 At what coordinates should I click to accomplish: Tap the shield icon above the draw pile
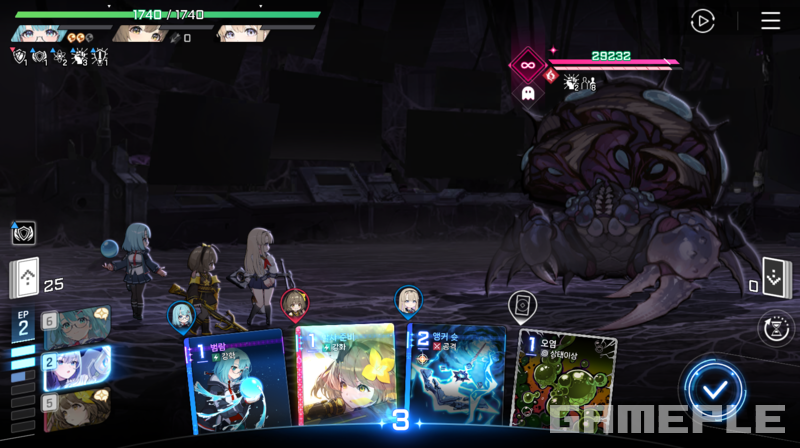tap(23, 233)
